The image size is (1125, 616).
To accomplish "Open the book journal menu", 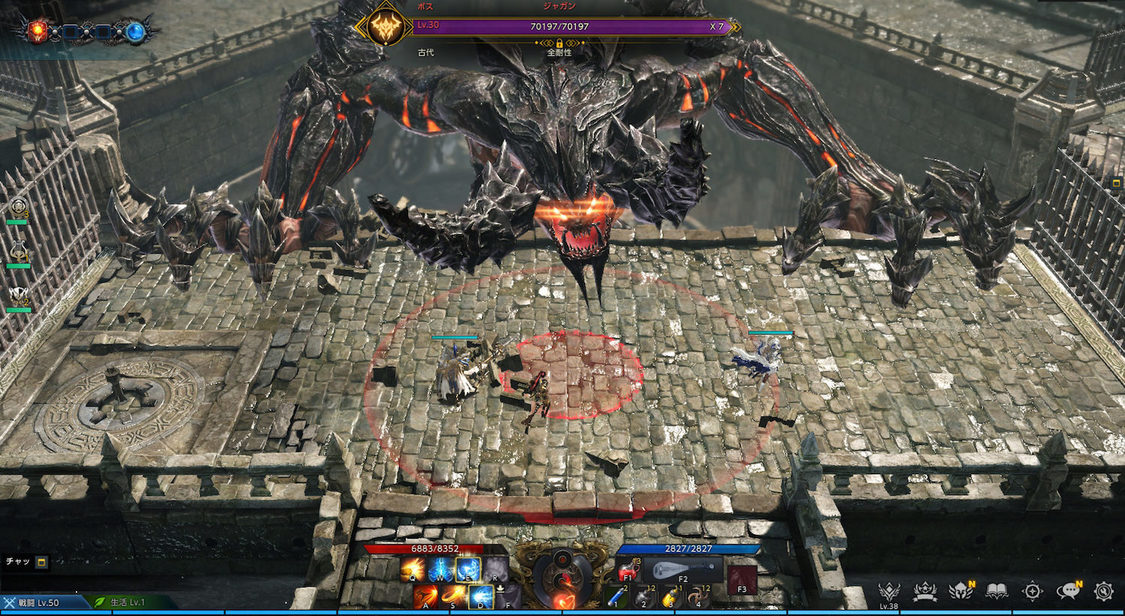I will [996, 591].
